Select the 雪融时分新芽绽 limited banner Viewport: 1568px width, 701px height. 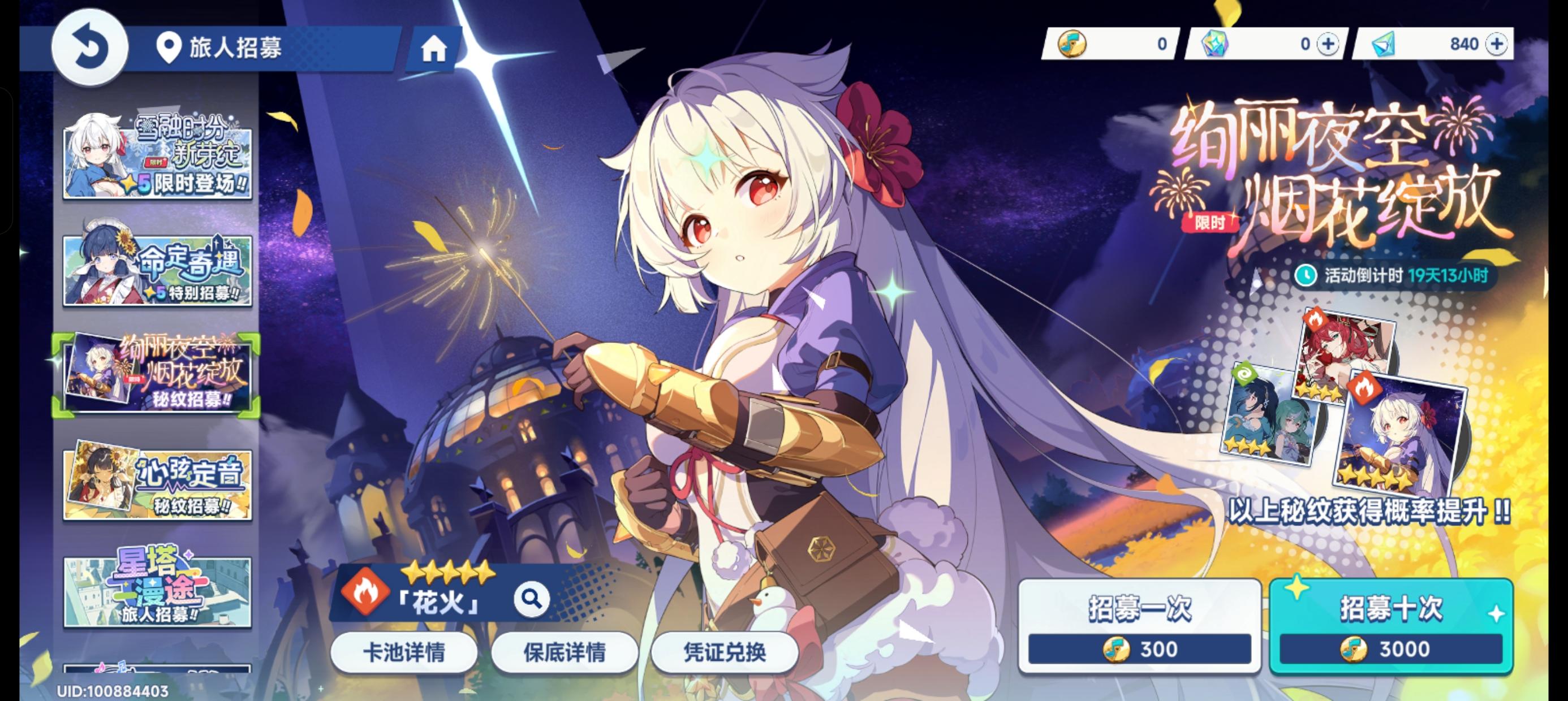[157, 158]
